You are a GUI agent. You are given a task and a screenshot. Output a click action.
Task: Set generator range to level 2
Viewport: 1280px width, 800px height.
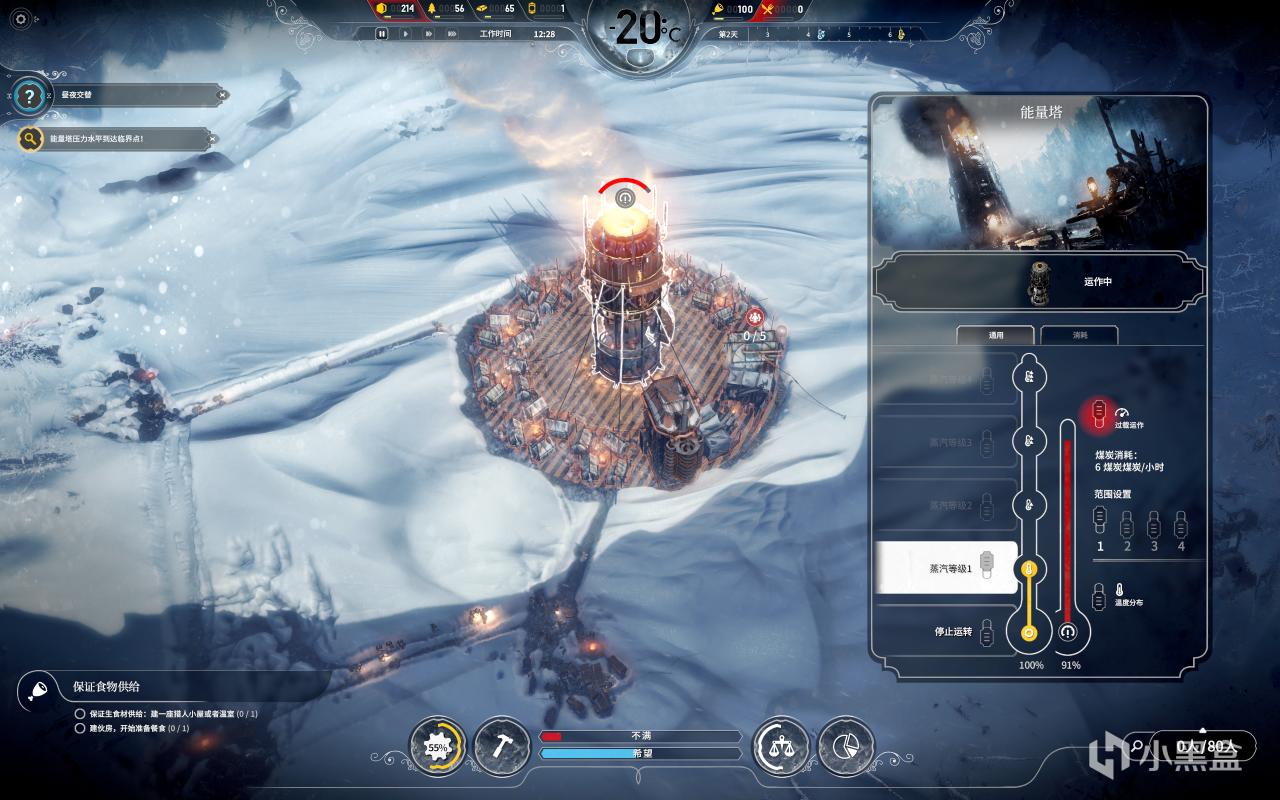[1127, 523]
